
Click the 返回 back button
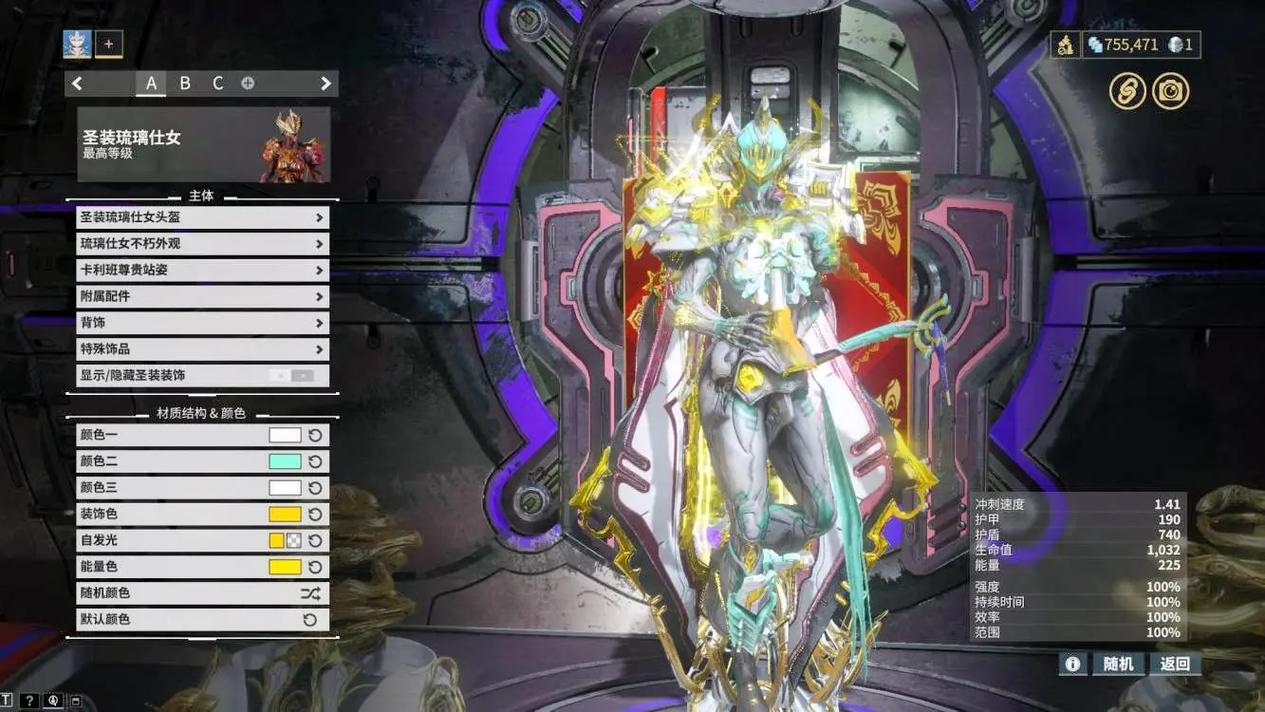[x=1175, y=664]
